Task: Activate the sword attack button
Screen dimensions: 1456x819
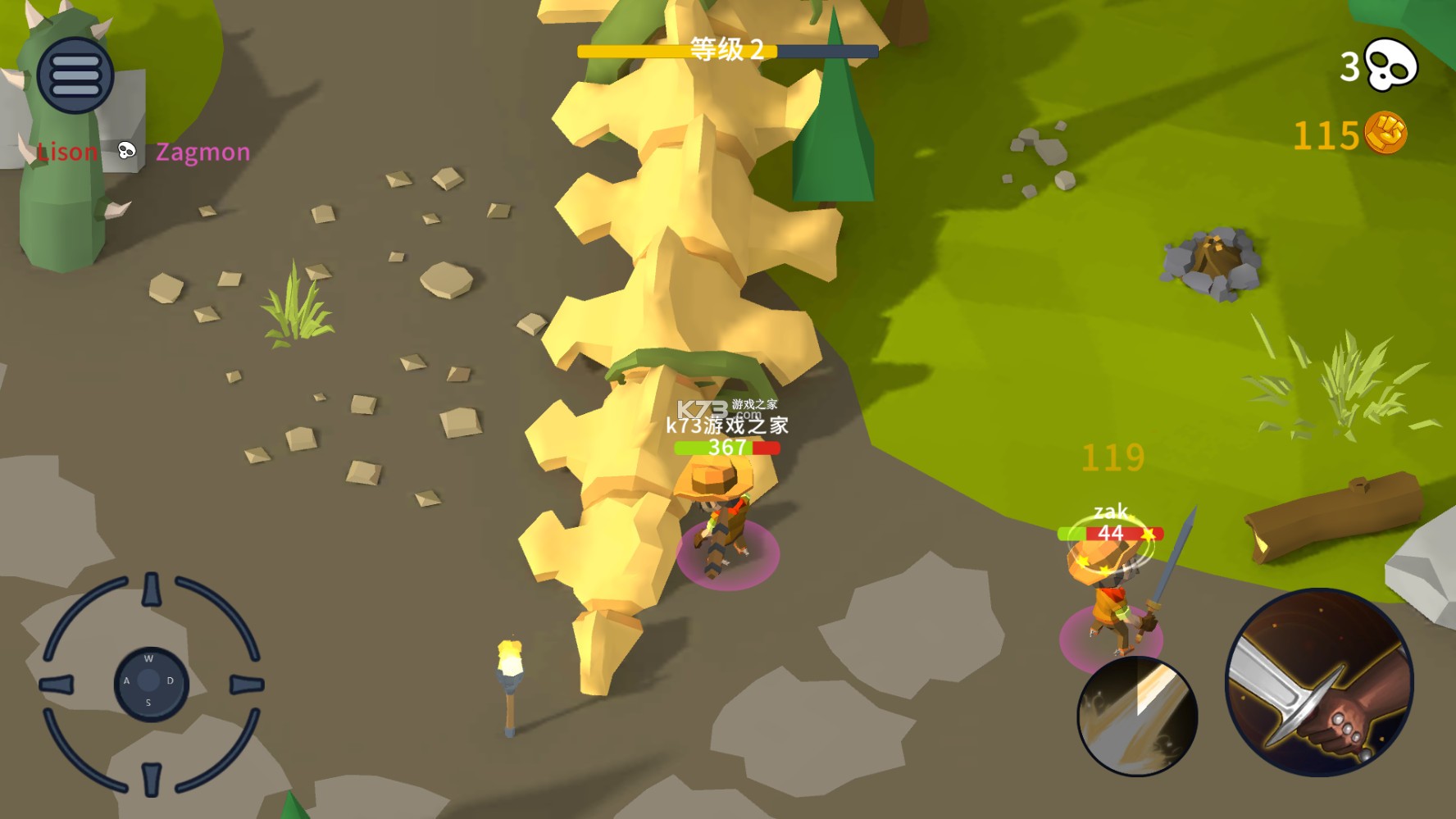Action: click(1318, 682)
